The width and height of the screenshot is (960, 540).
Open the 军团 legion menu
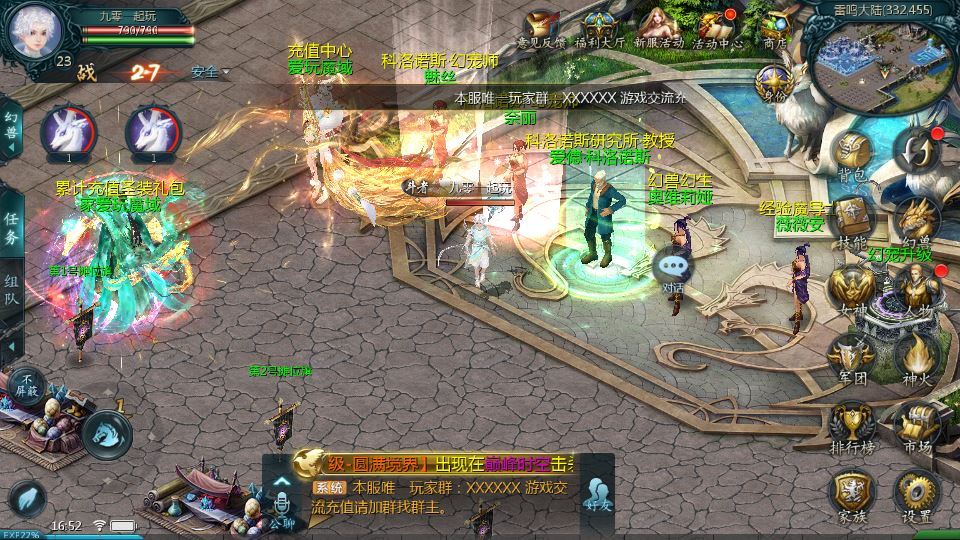[x=852, y=355]
